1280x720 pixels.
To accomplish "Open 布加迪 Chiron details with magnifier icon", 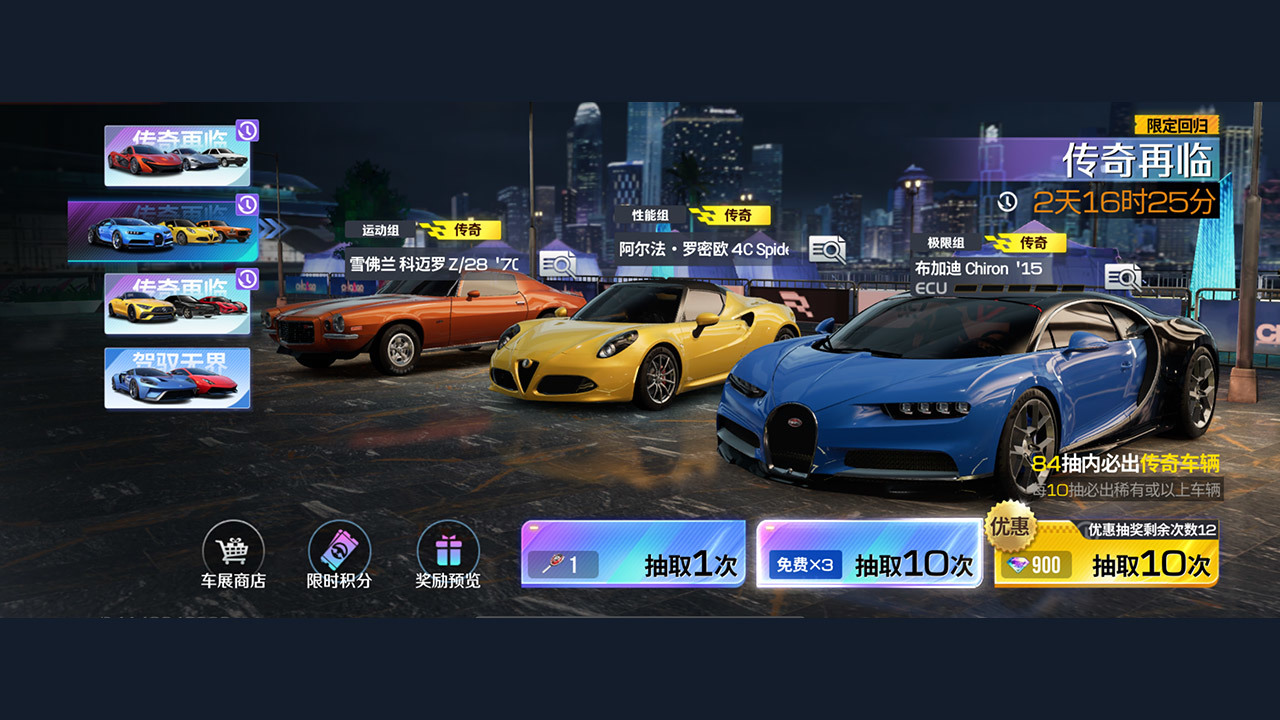I will [1123, 277].
